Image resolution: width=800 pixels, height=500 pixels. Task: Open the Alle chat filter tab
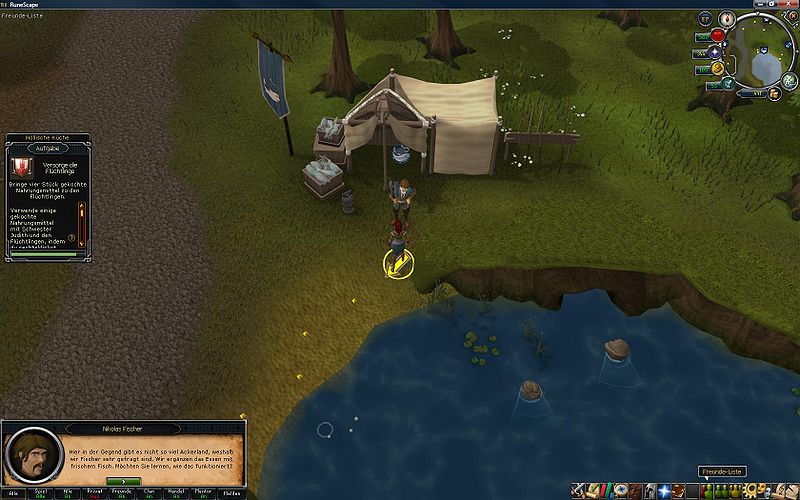point(14,492)
